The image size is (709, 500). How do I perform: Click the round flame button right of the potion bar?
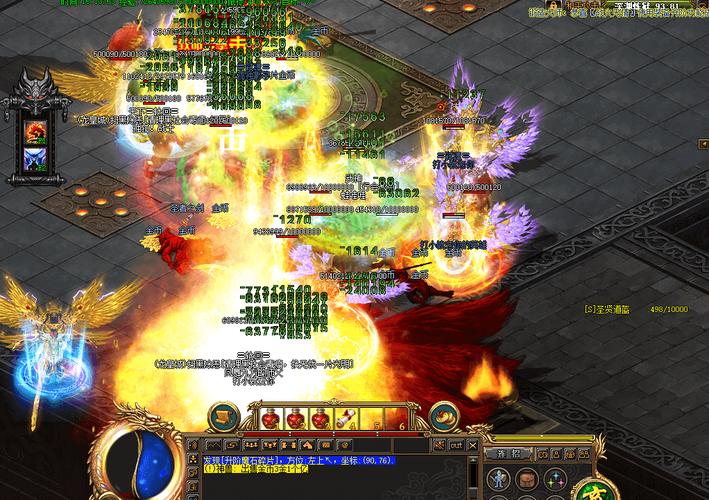click(x=443, y=416)
